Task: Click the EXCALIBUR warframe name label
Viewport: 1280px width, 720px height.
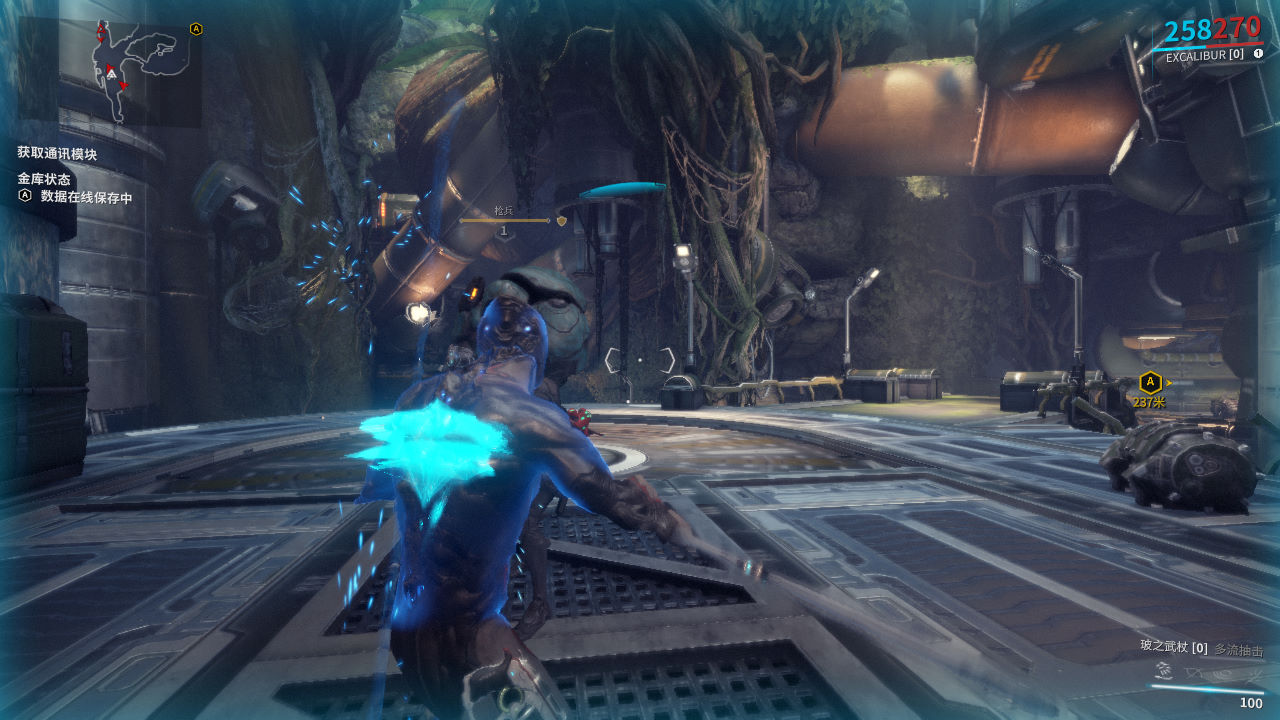Action: [1204, 55]
